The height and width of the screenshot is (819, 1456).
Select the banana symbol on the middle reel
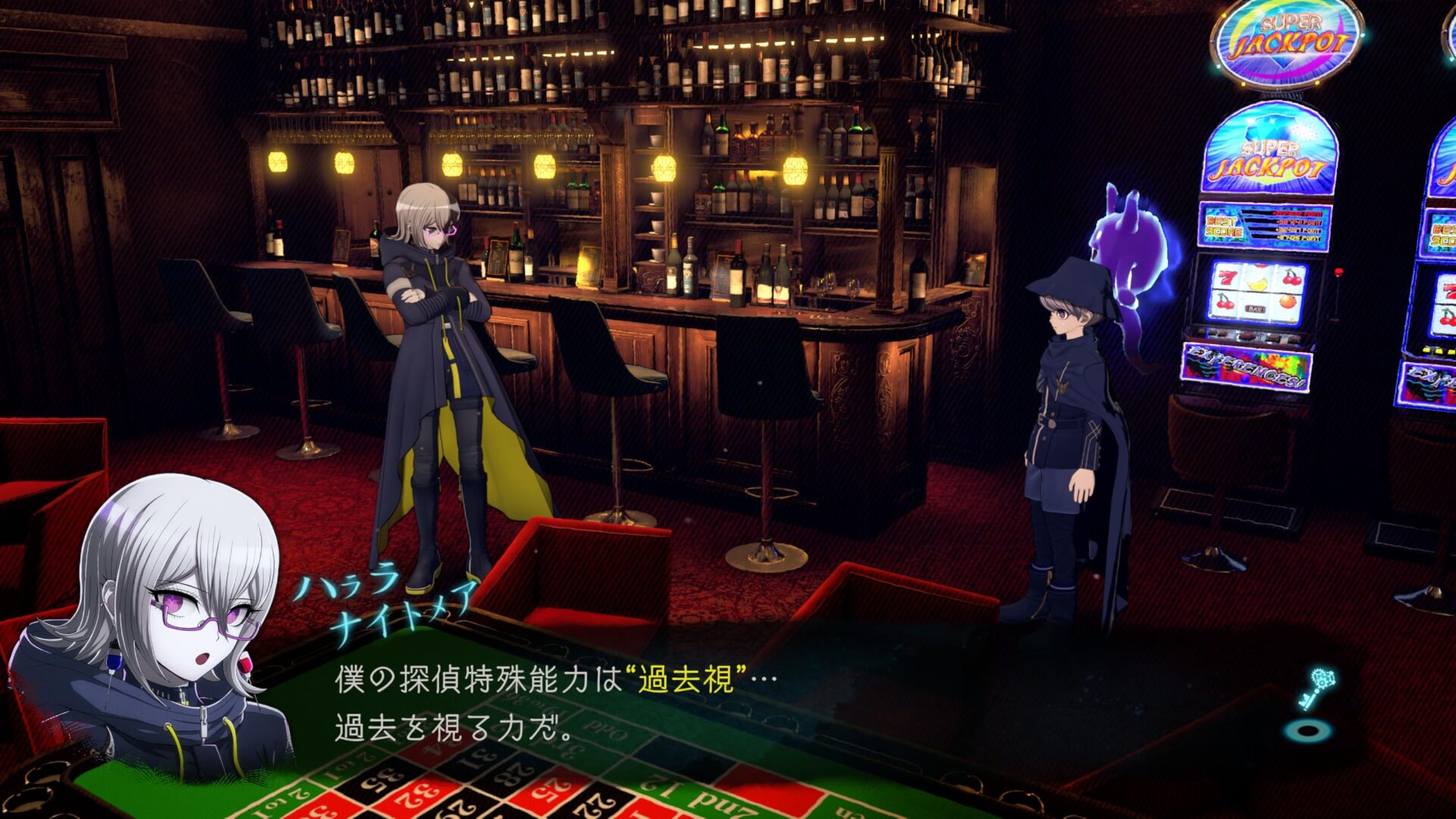pyautogui.click(x=1257, y=284)
